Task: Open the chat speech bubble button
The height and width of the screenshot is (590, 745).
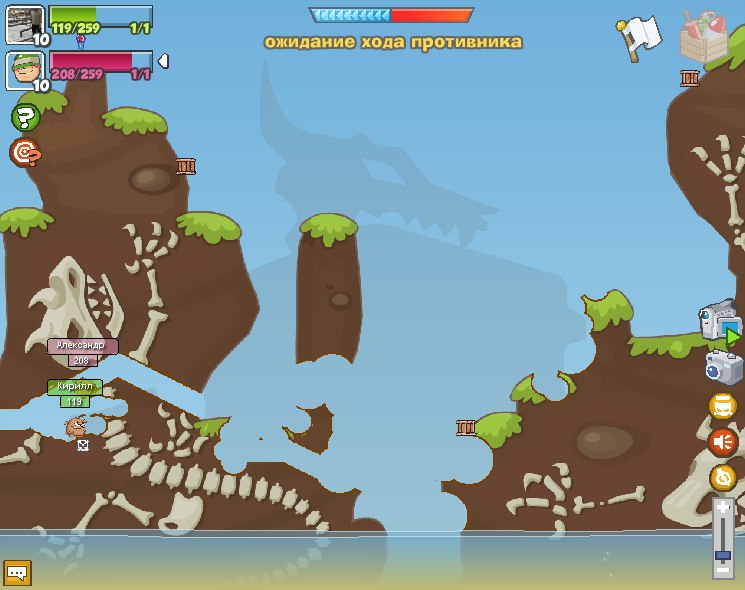Action: 18,572
